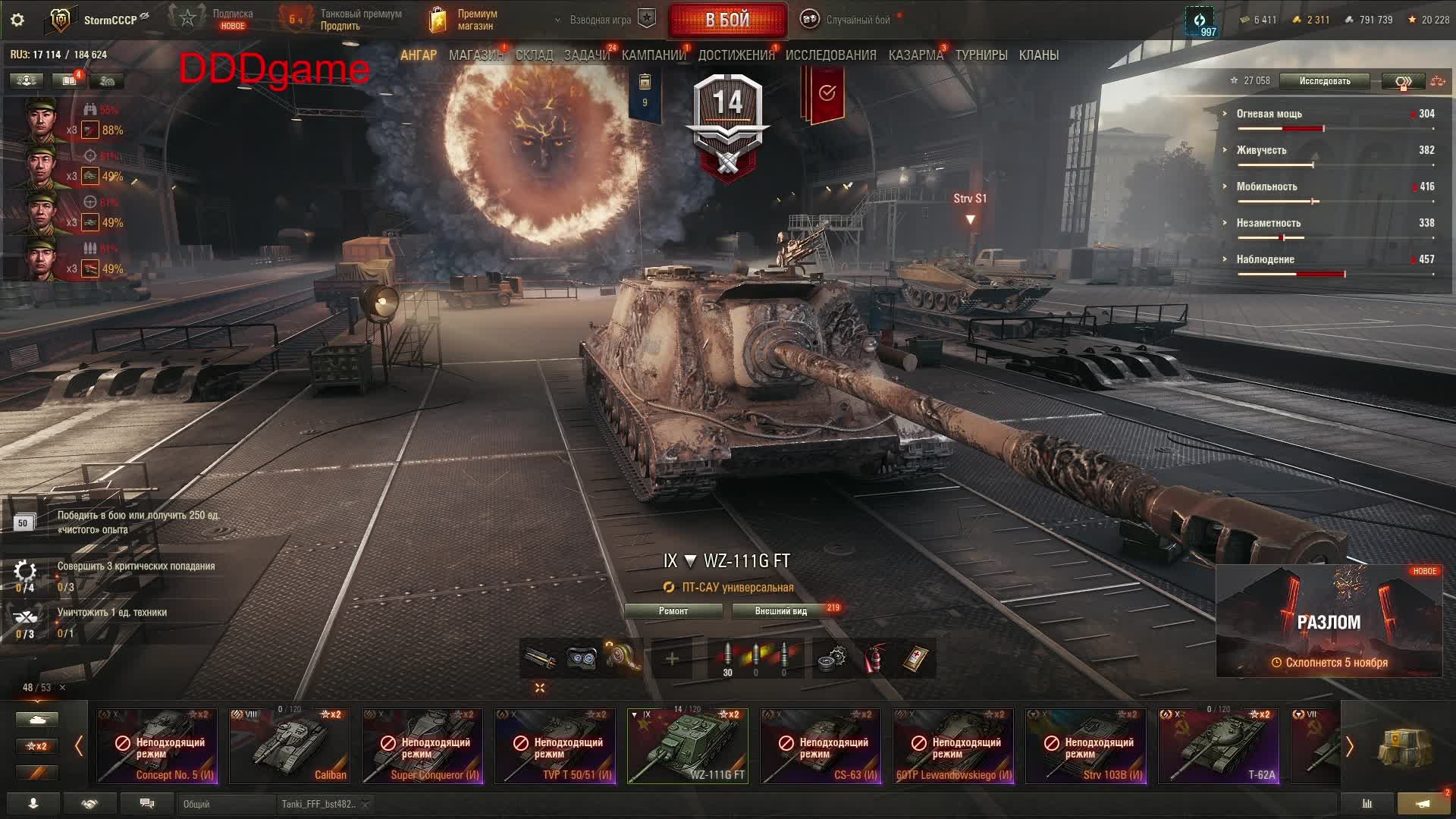The height and width of the screenshot is (819, 1456).
Task: Close the Tanki_FFF chat tab
Action: pyautogui.click(x=365, y=804)
